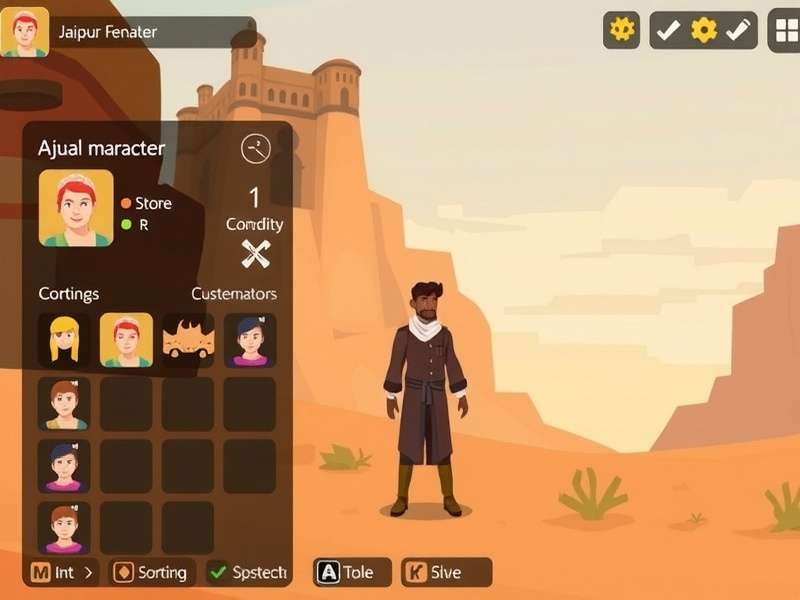
Task: Open the Sorting options
Action: coord(151,572)
